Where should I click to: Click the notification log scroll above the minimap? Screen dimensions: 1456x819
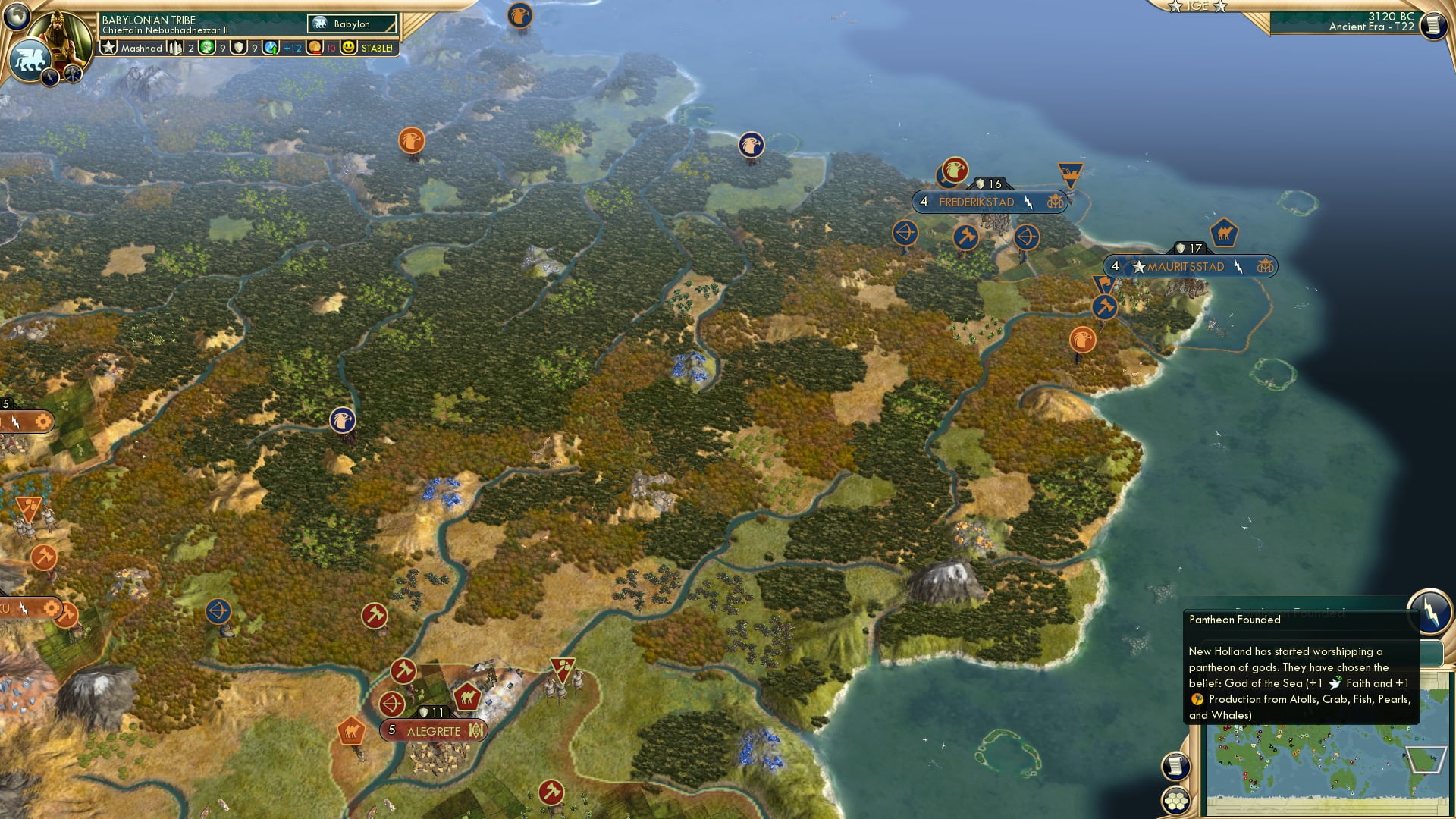pyautogui.click(x=1175, y=766)
